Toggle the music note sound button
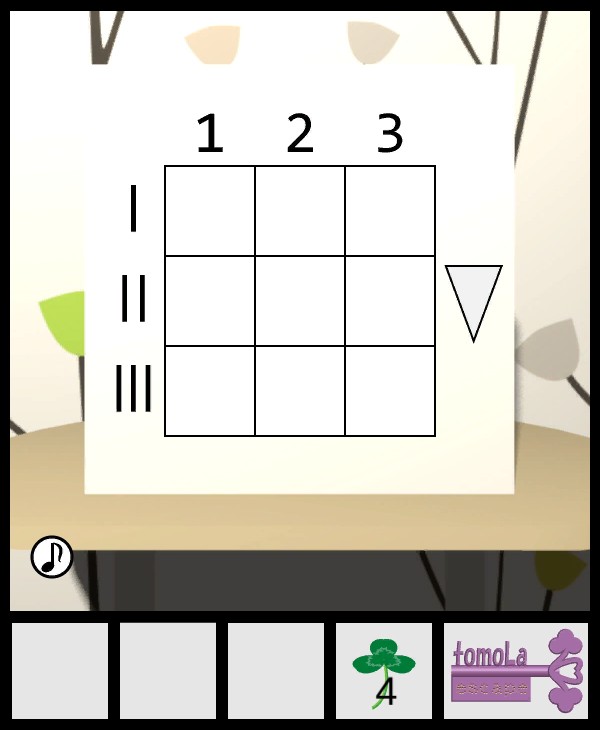 pos(52,557)
